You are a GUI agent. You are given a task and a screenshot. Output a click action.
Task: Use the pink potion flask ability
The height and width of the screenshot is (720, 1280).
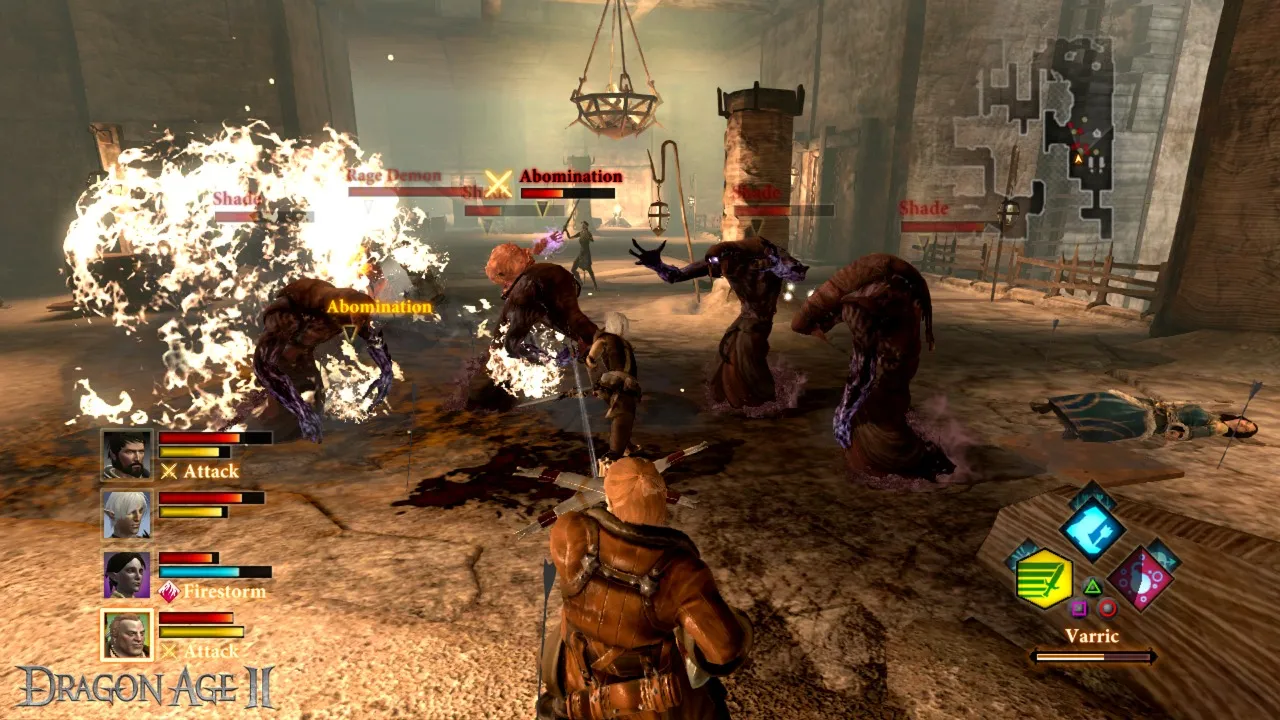[1141, 579]
